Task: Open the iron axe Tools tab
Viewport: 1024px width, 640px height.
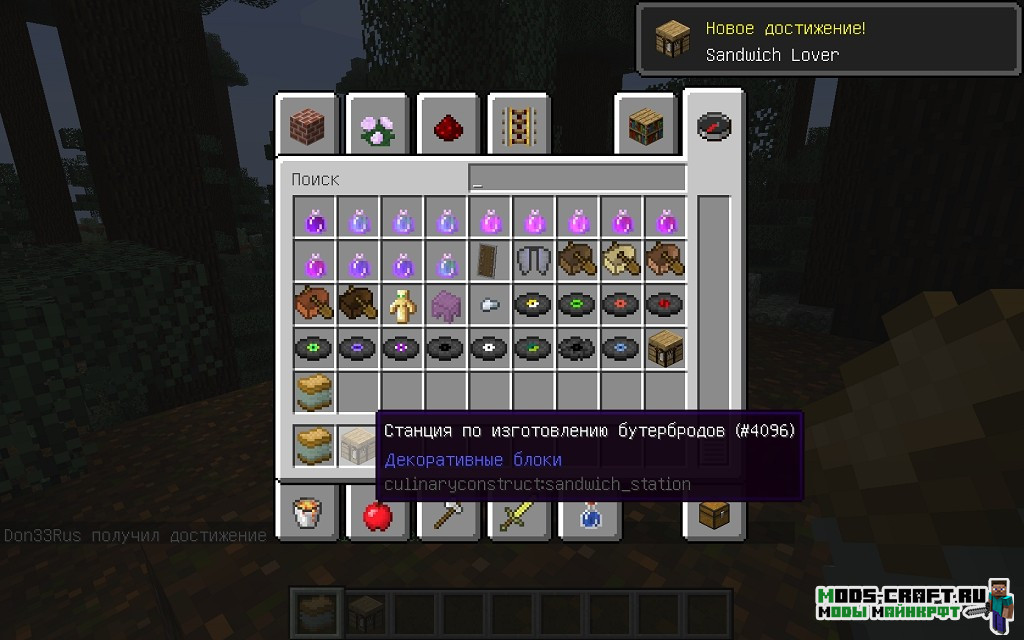Action: (x=448, y=515)
